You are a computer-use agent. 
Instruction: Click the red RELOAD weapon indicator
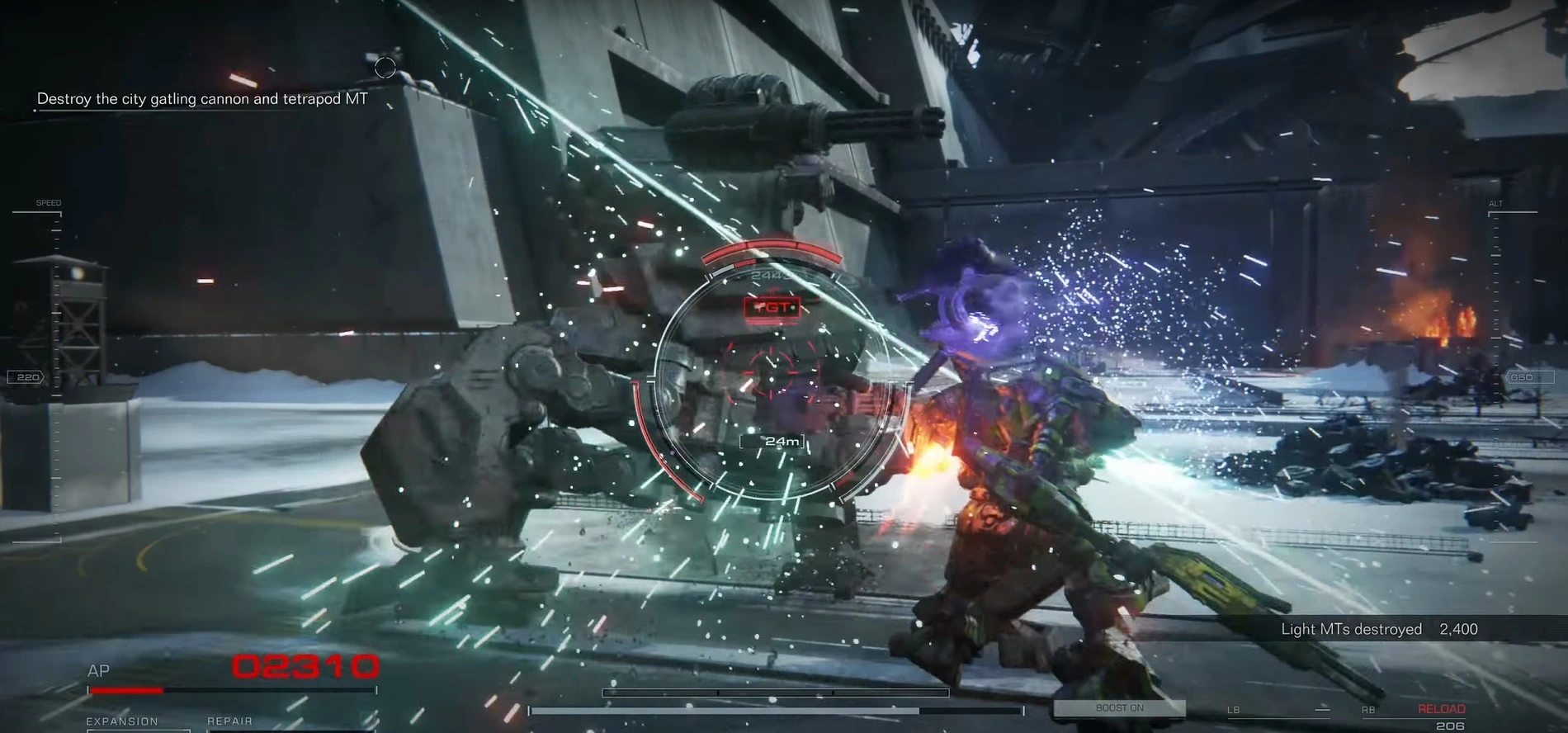1441,709
